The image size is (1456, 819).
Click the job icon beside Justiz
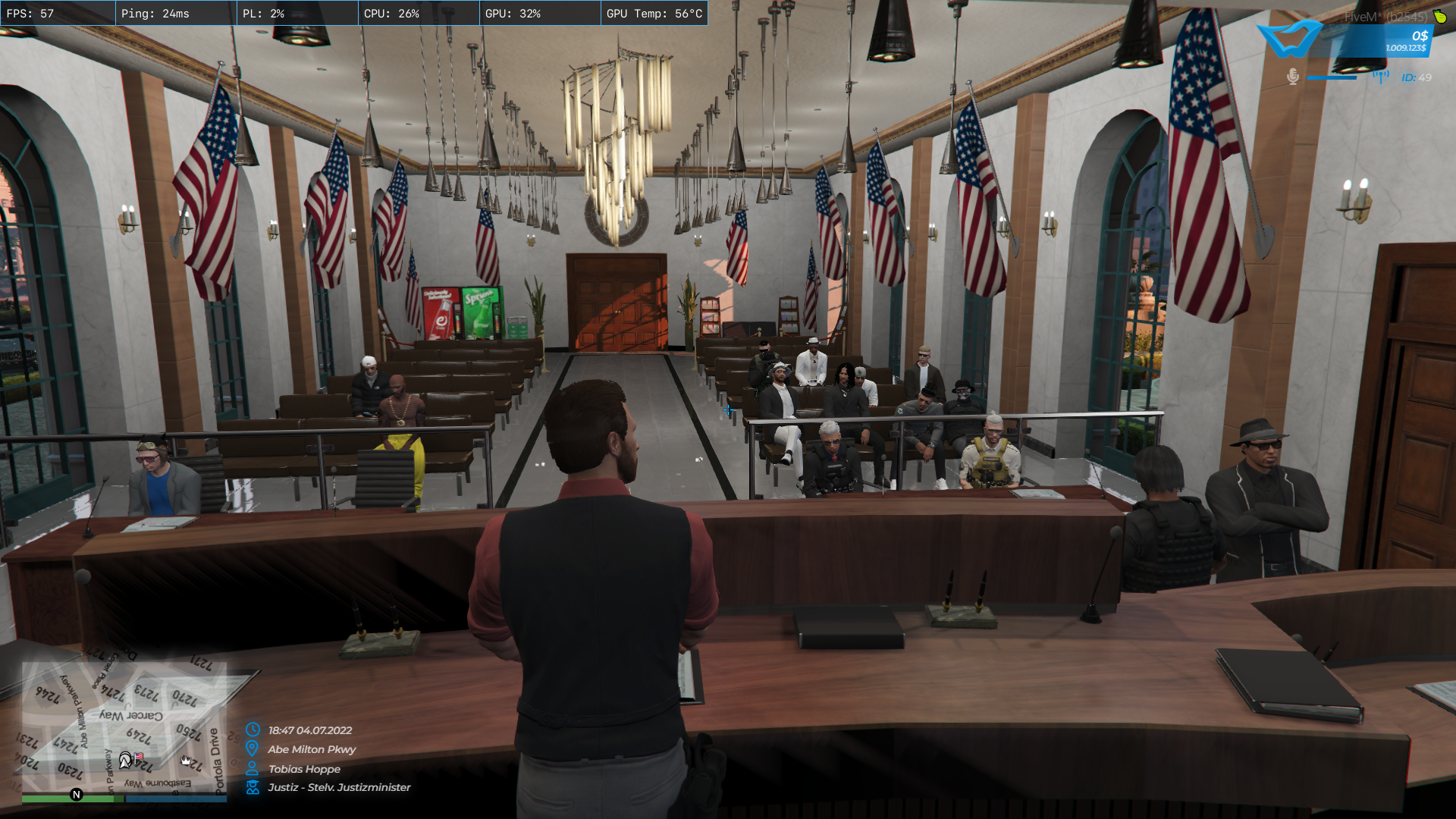(x=253, y=787)
